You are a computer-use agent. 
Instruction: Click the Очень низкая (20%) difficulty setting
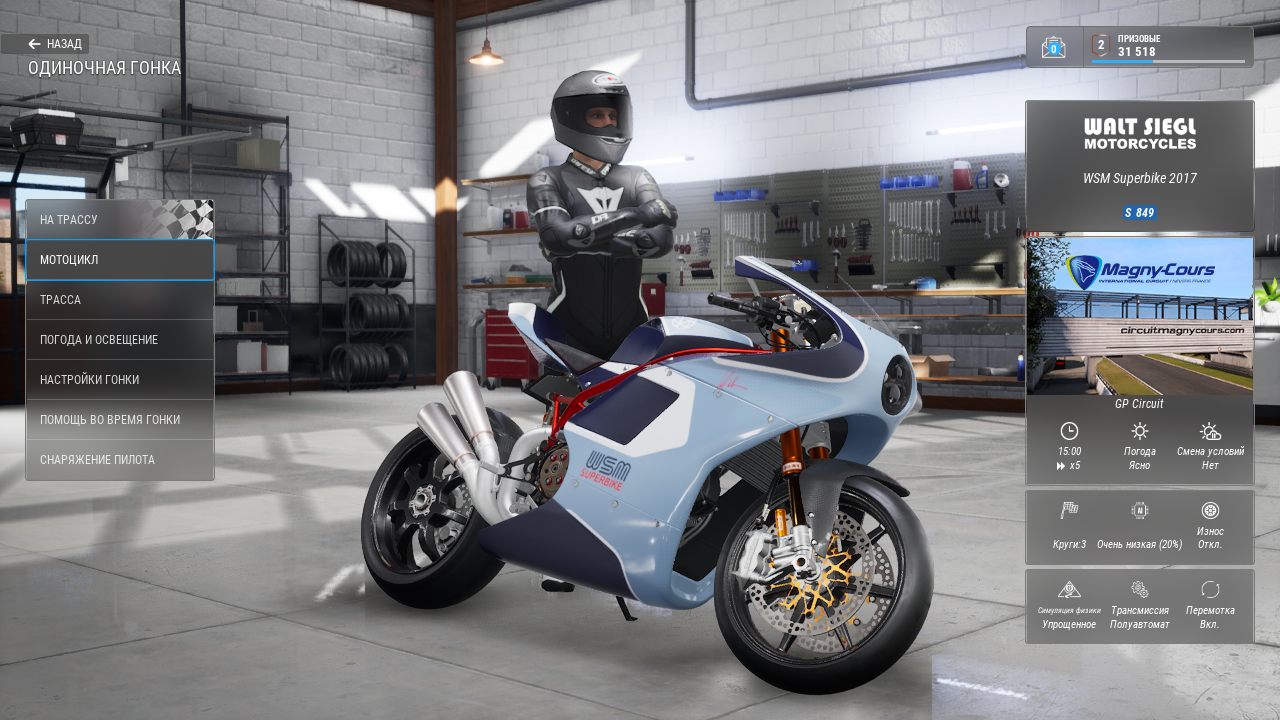tap(1139, 527)
